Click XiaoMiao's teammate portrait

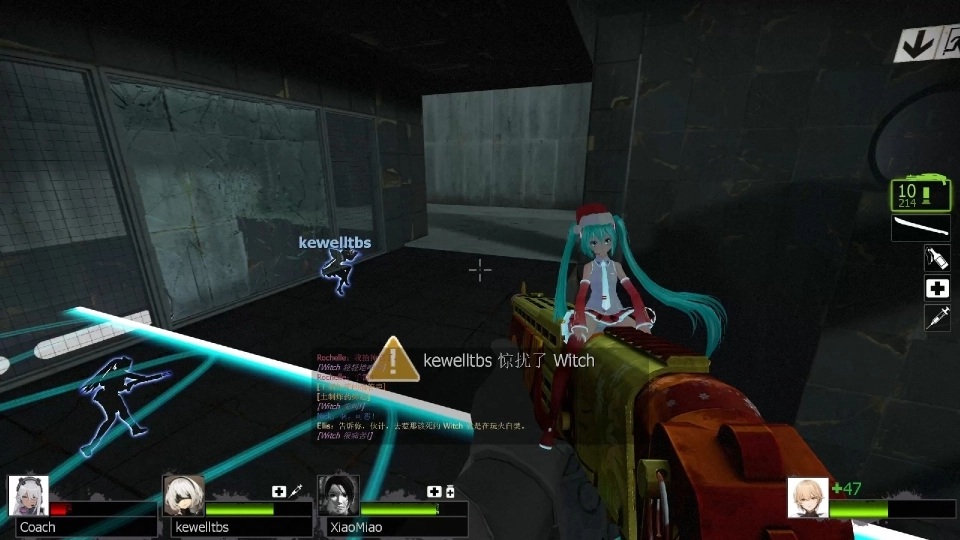pos(338,496)
